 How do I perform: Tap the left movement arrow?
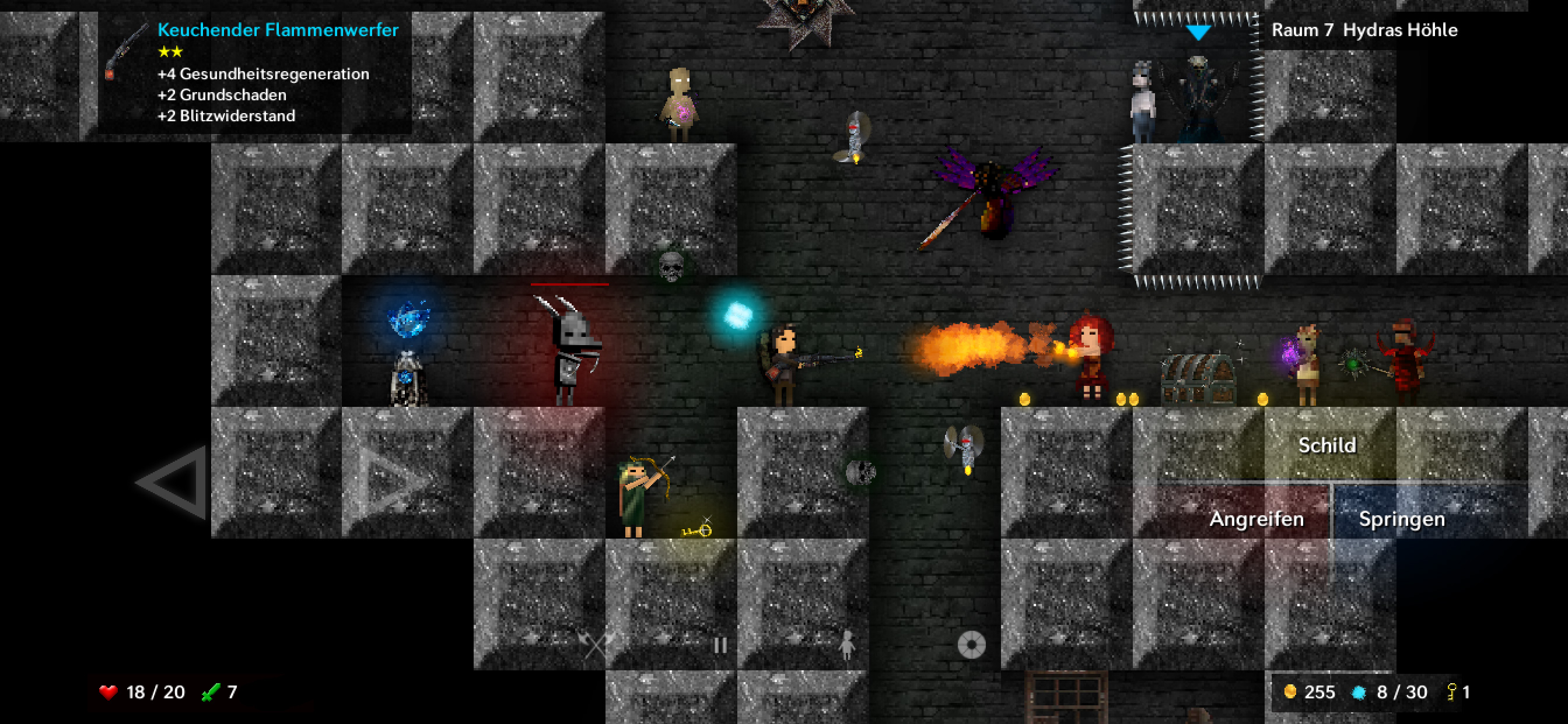click(174, 482)
